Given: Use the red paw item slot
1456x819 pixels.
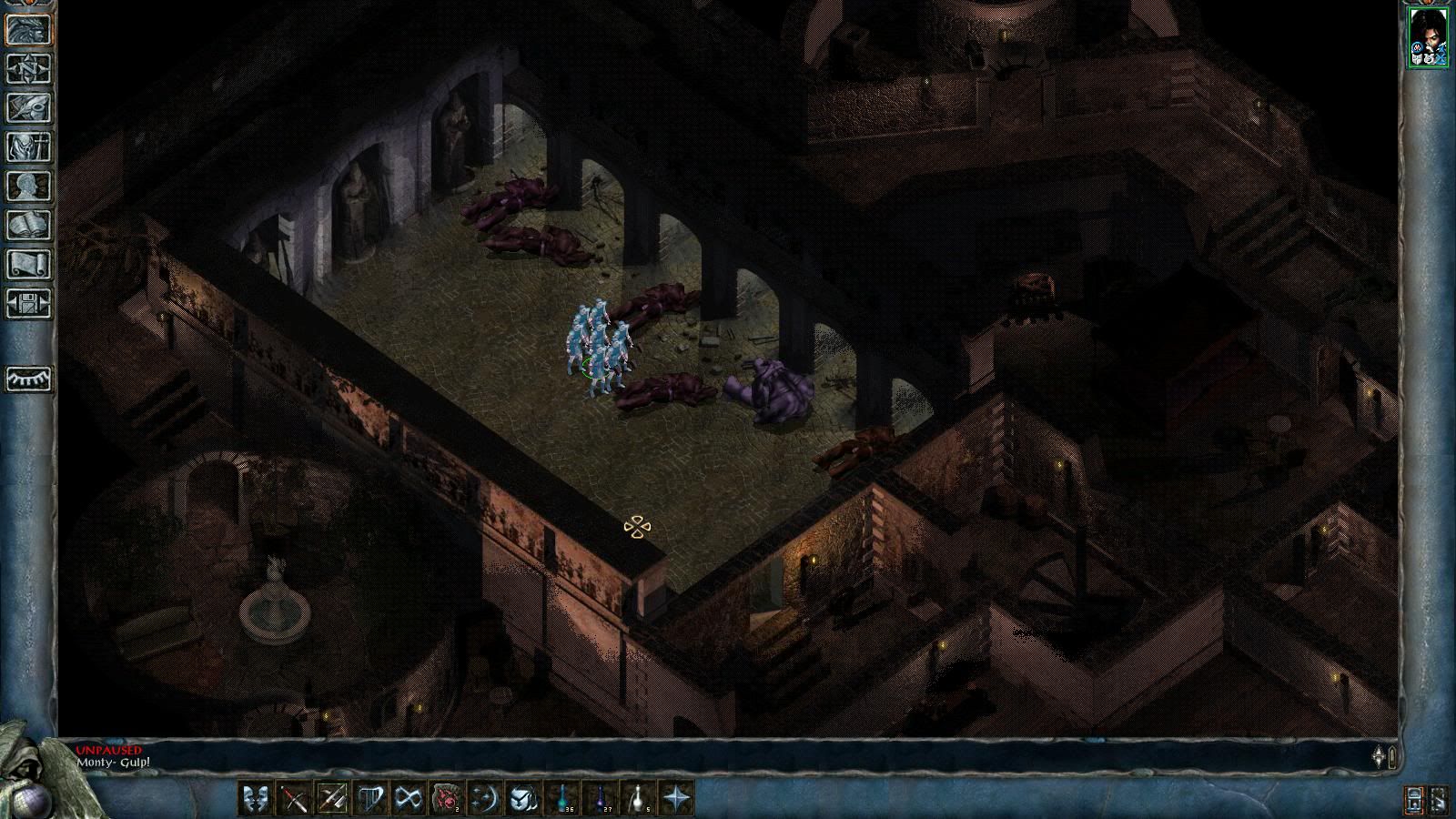Looking at the screenshot, I should click(447, 799).
